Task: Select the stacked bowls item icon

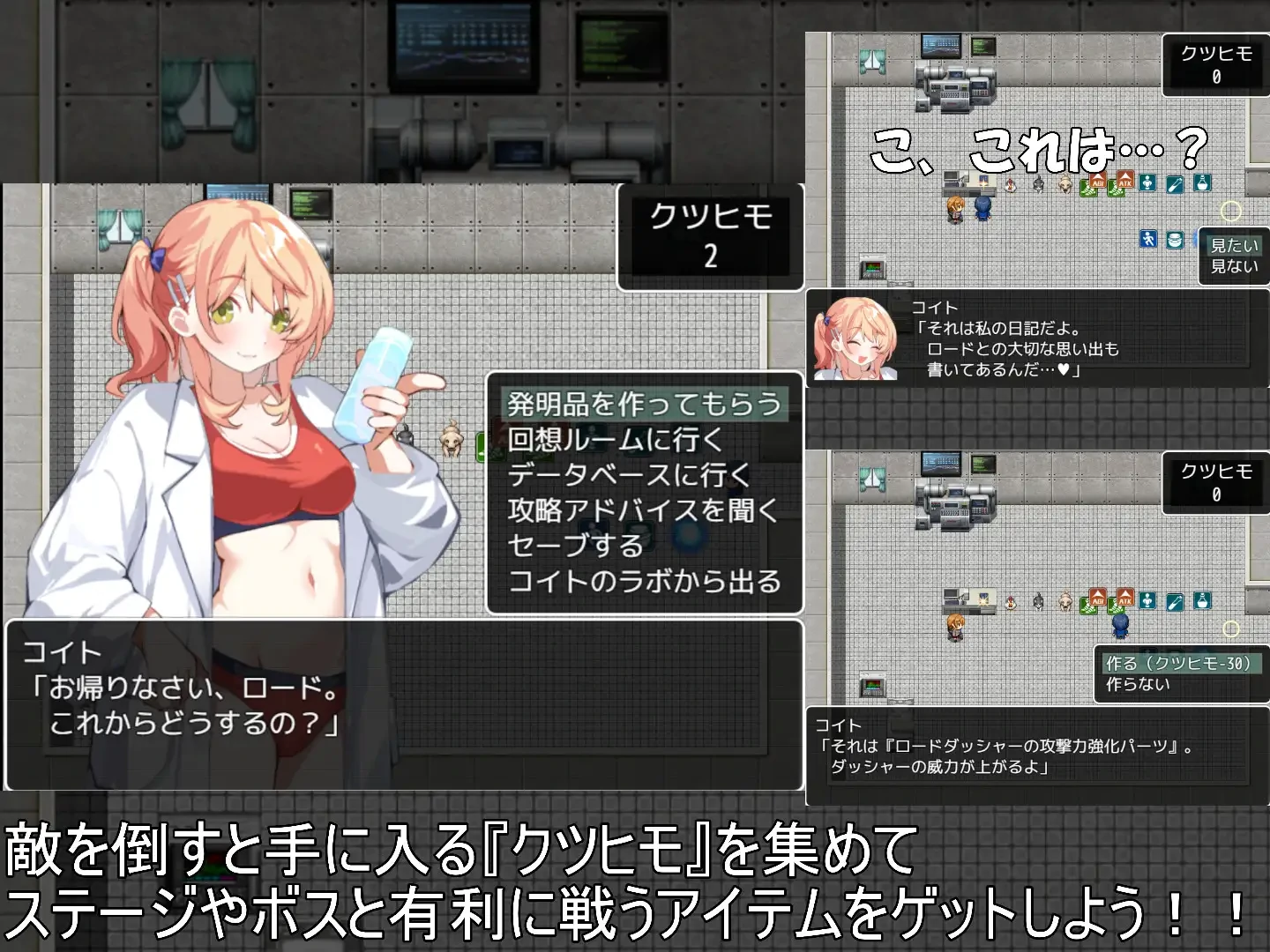Action: pyautogui.click(x=1176, y=240)
